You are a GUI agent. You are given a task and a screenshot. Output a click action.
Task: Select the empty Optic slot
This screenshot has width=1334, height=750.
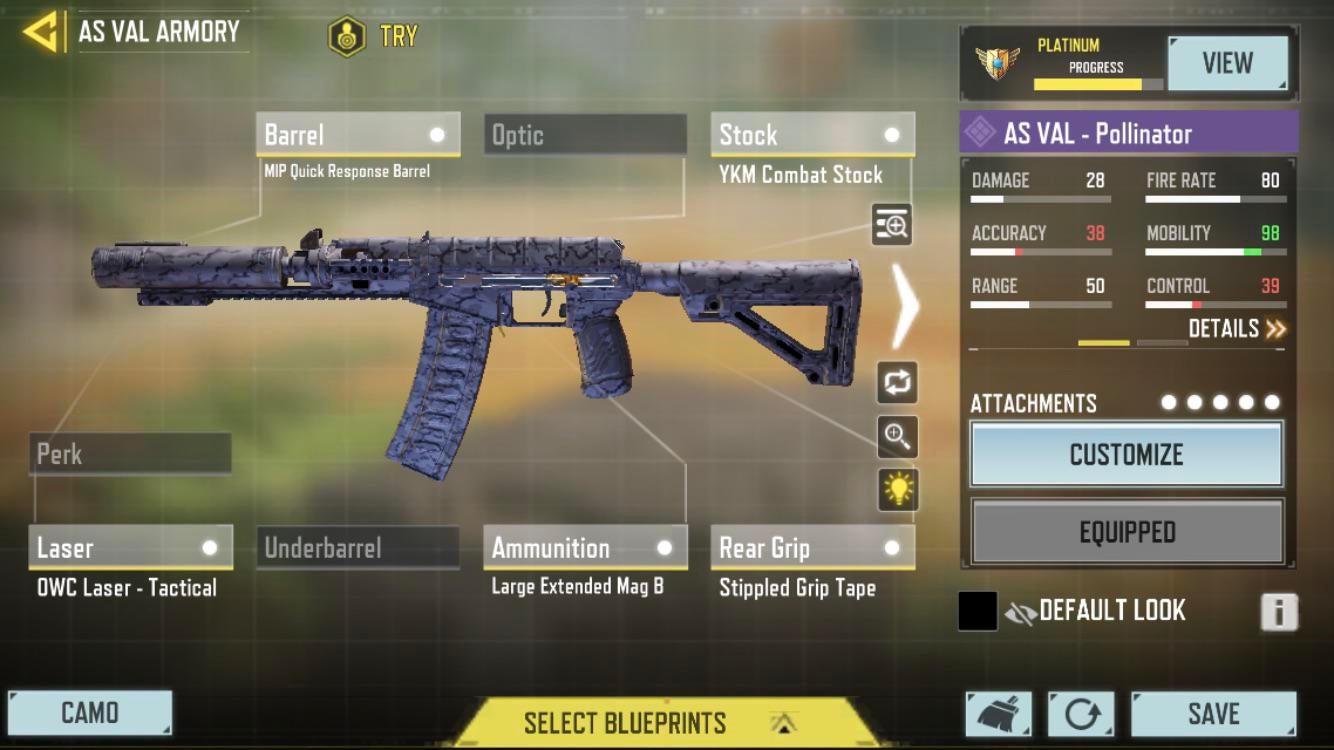(x=585, y=135)
